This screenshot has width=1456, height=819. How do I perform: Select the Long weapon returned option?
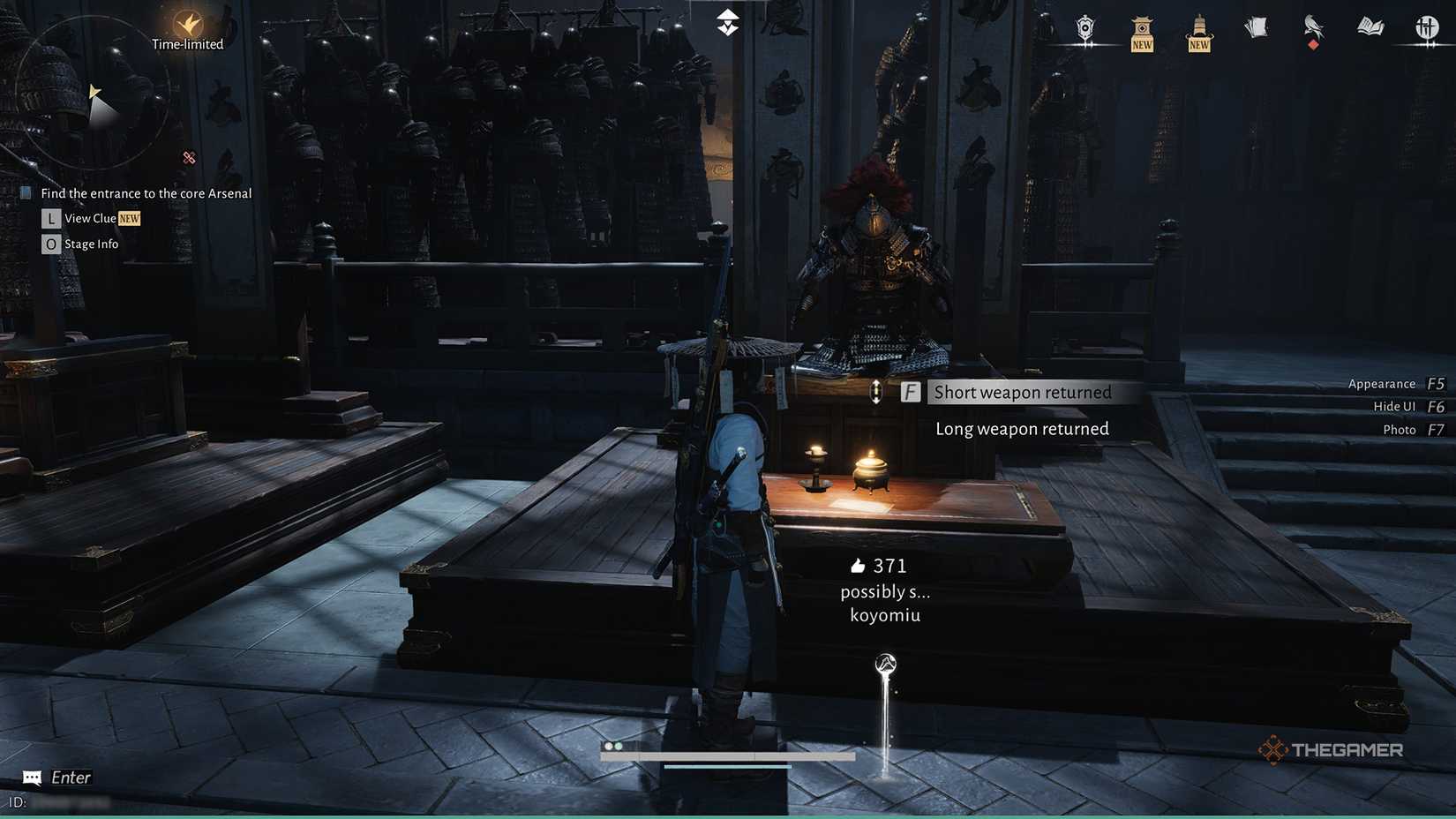(1022, 428)
